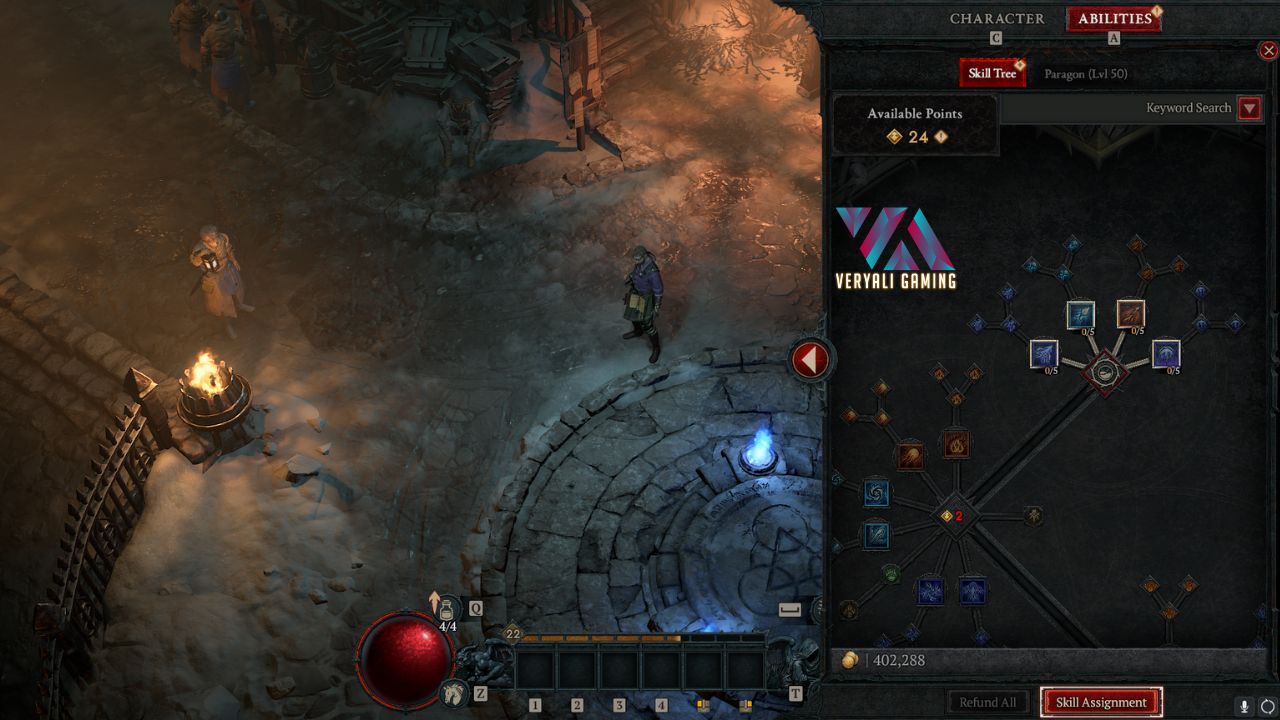Toggle the microphone icon
Viewport: 1280px width, 720px height.
1244,706
